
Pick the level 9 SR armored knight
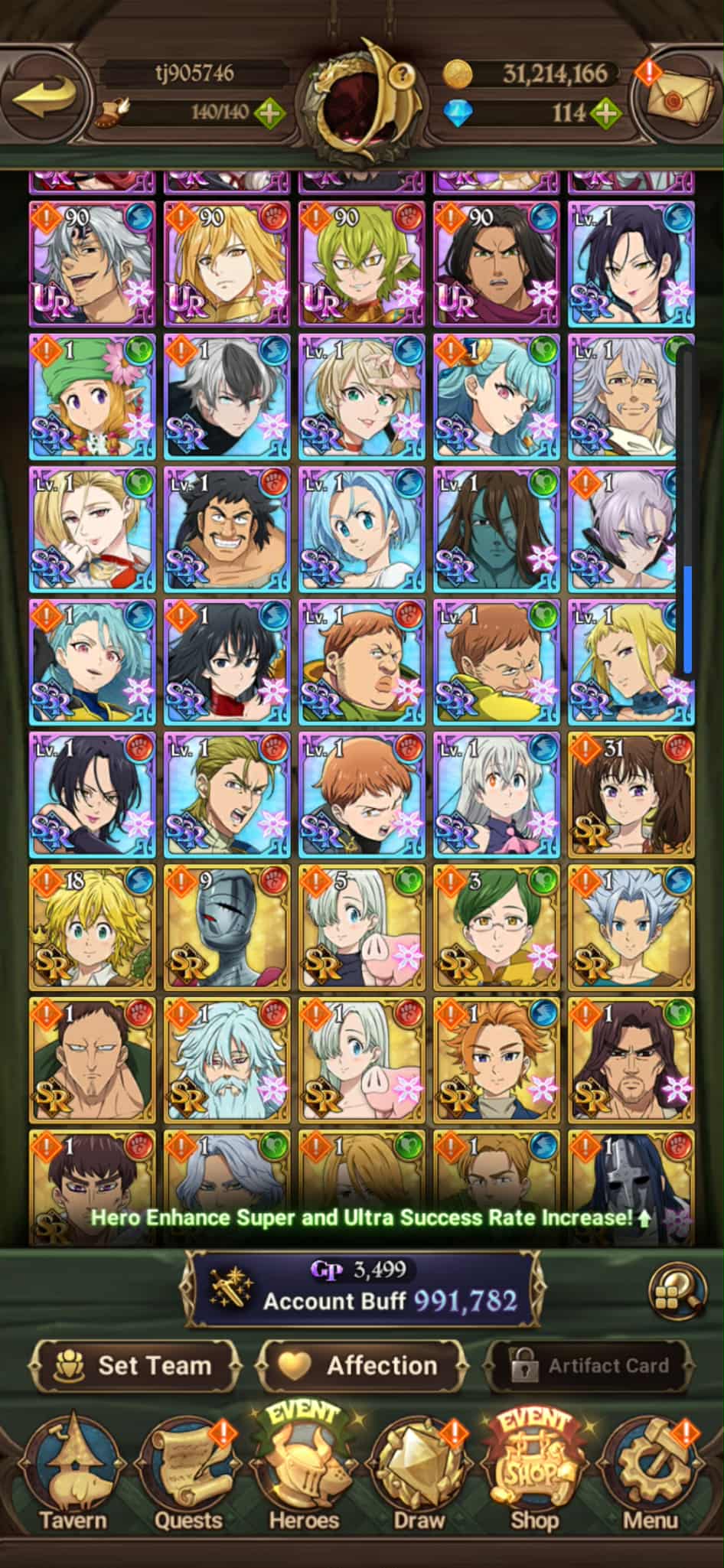point(227,928)
